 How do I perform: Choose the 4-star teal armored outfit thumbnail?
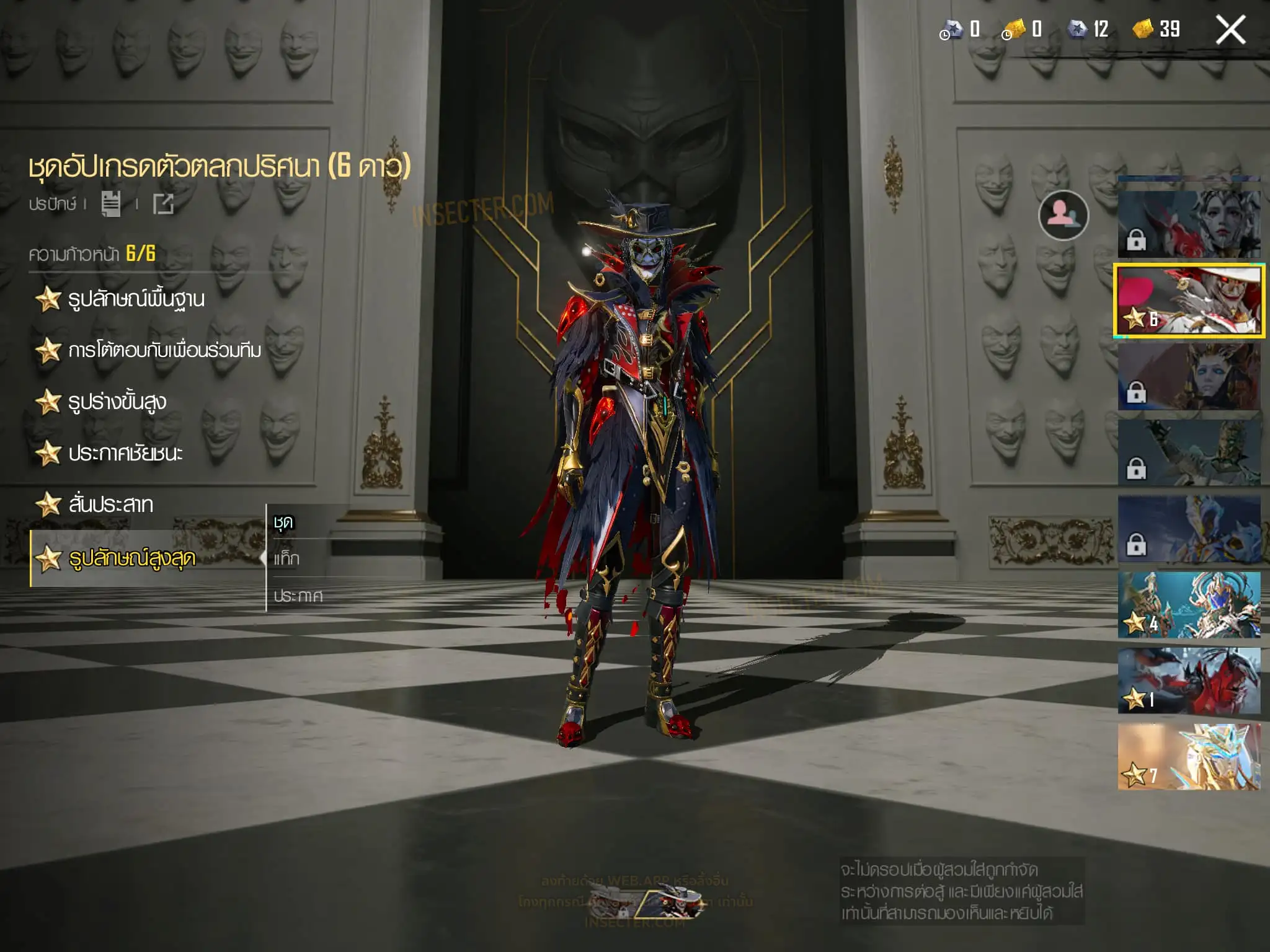[x=1189, y=605]
